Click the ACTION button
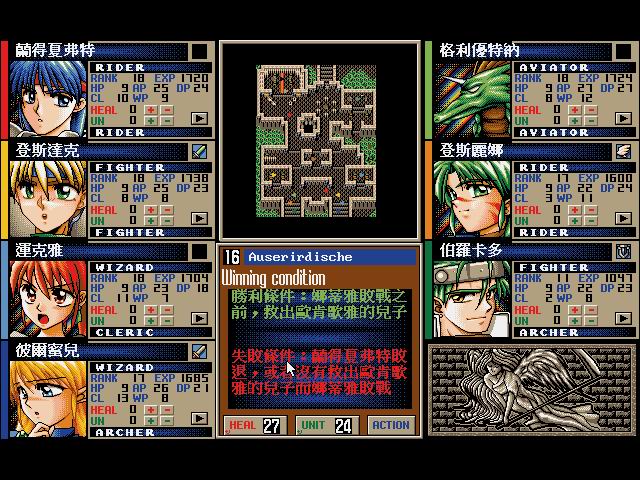The height and width of the screenshot is (480, 640). tap(390, 424)
